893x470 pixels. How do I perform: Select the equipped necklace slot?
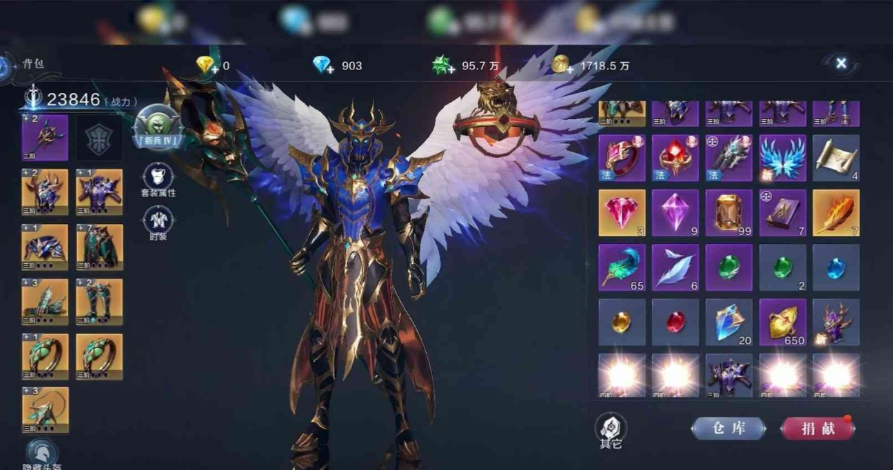point(45,410)
